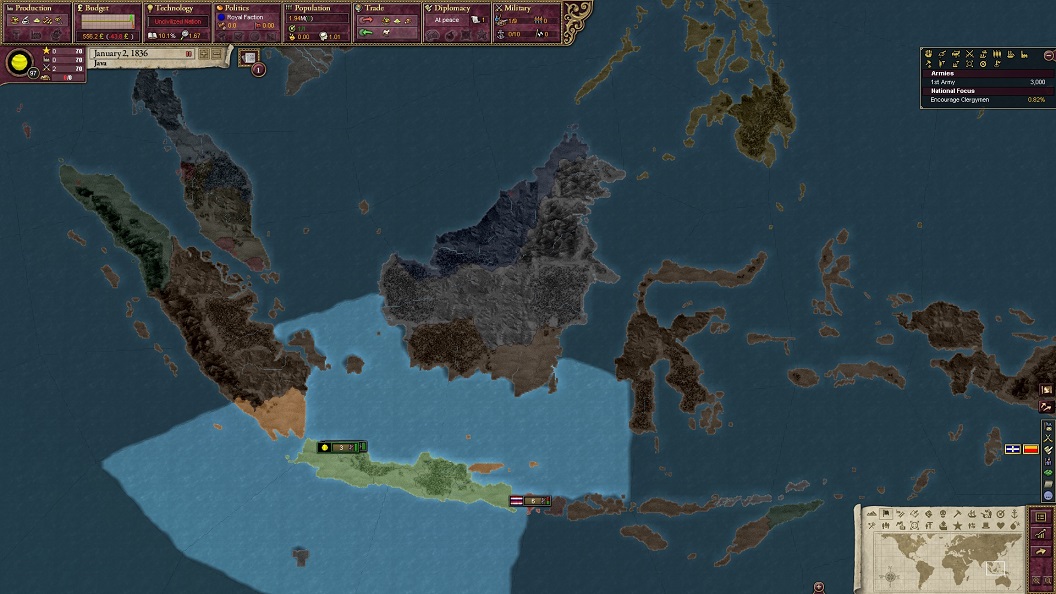Open the ledger using the chart button
This screenshot has height=594, width=1056.
[x=1041, y=535]
